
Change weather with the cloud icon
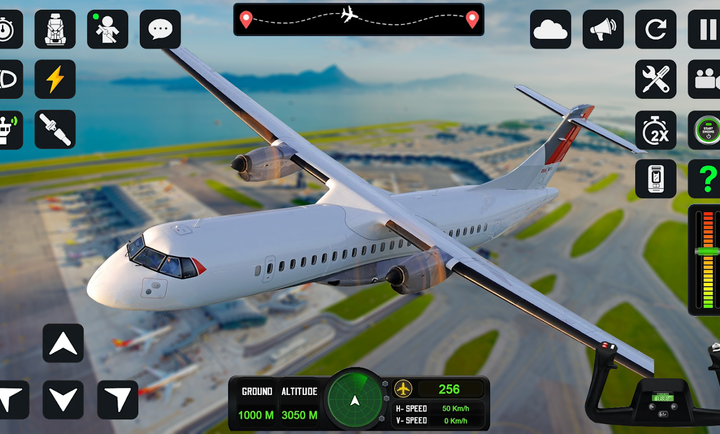(551, 29)
